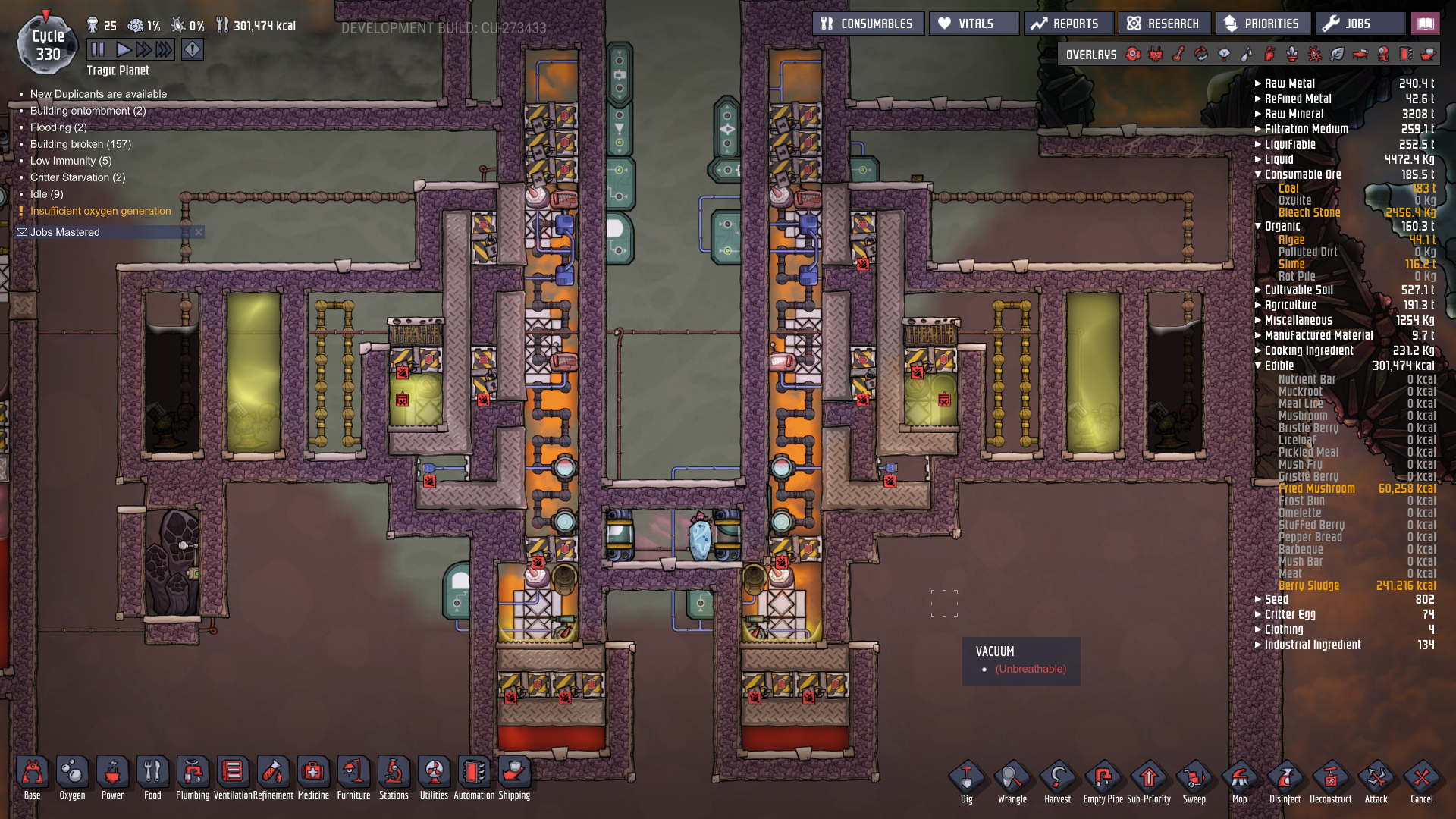Enable the Temperature overlay
This screenshot has height=819, width=1456.
[x=1178, y=54]
